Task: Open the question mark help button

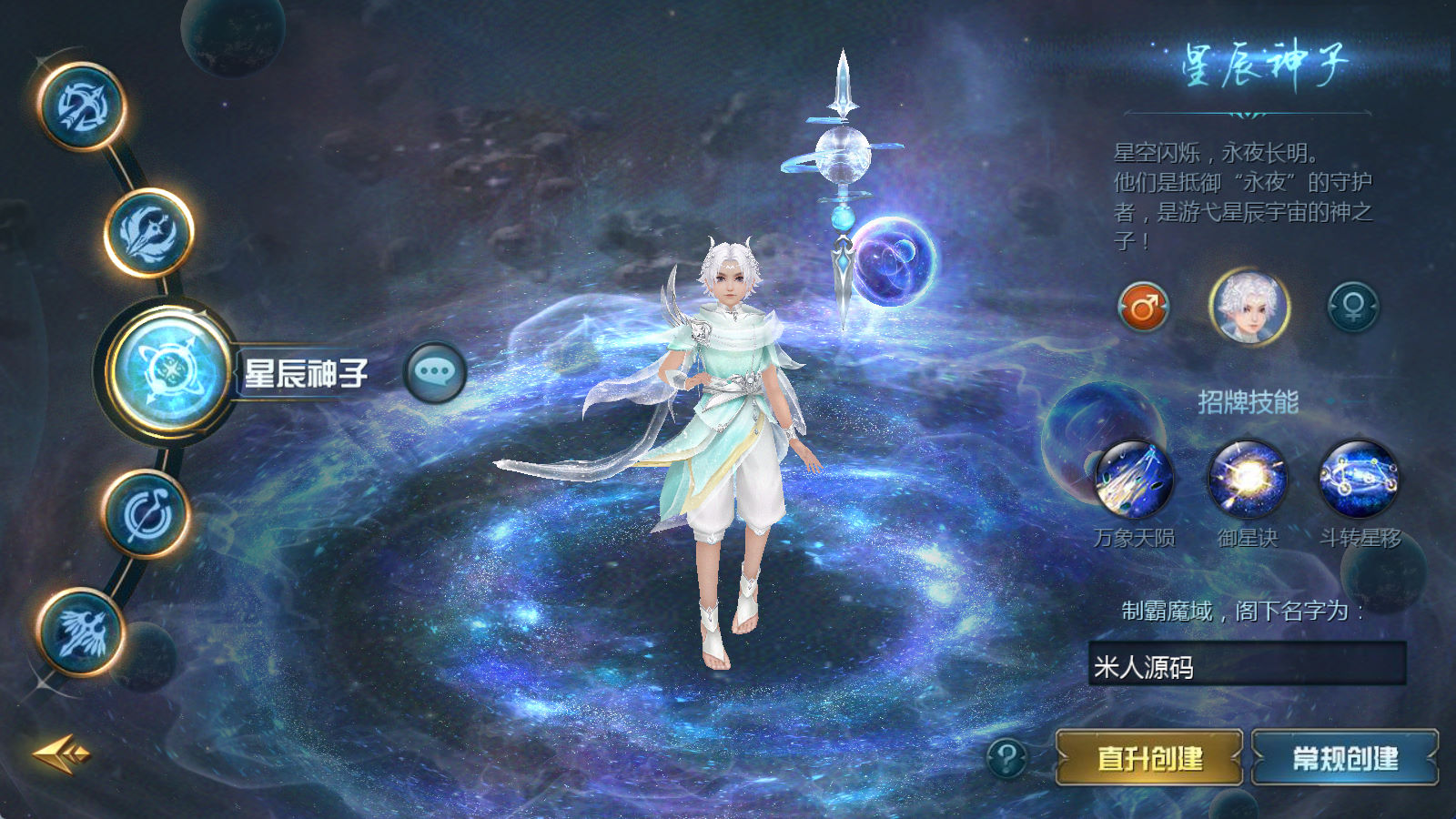Action: pos(1006,757)
